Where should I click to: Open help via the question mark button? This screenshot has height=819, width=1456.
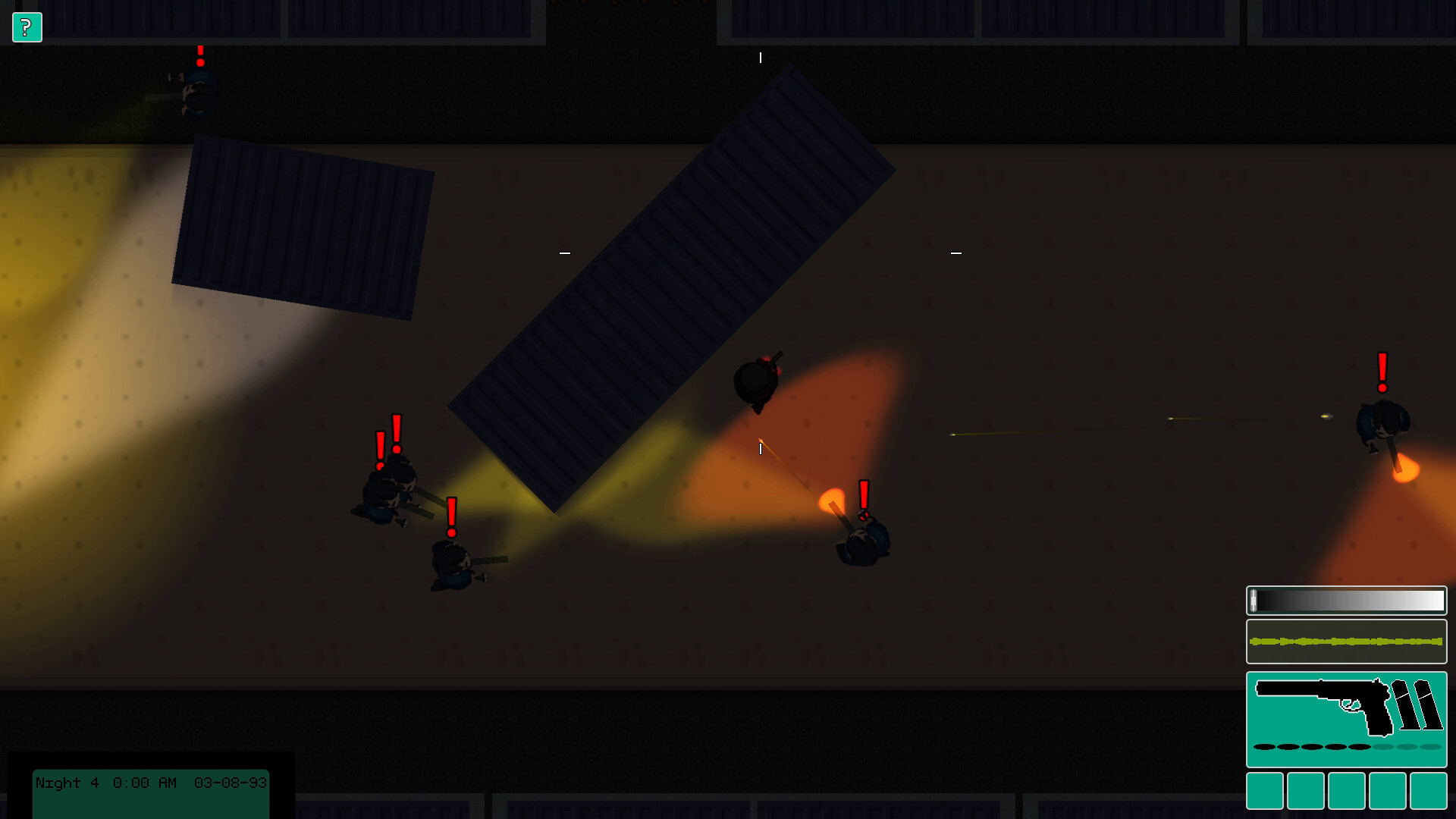[27, 28]
